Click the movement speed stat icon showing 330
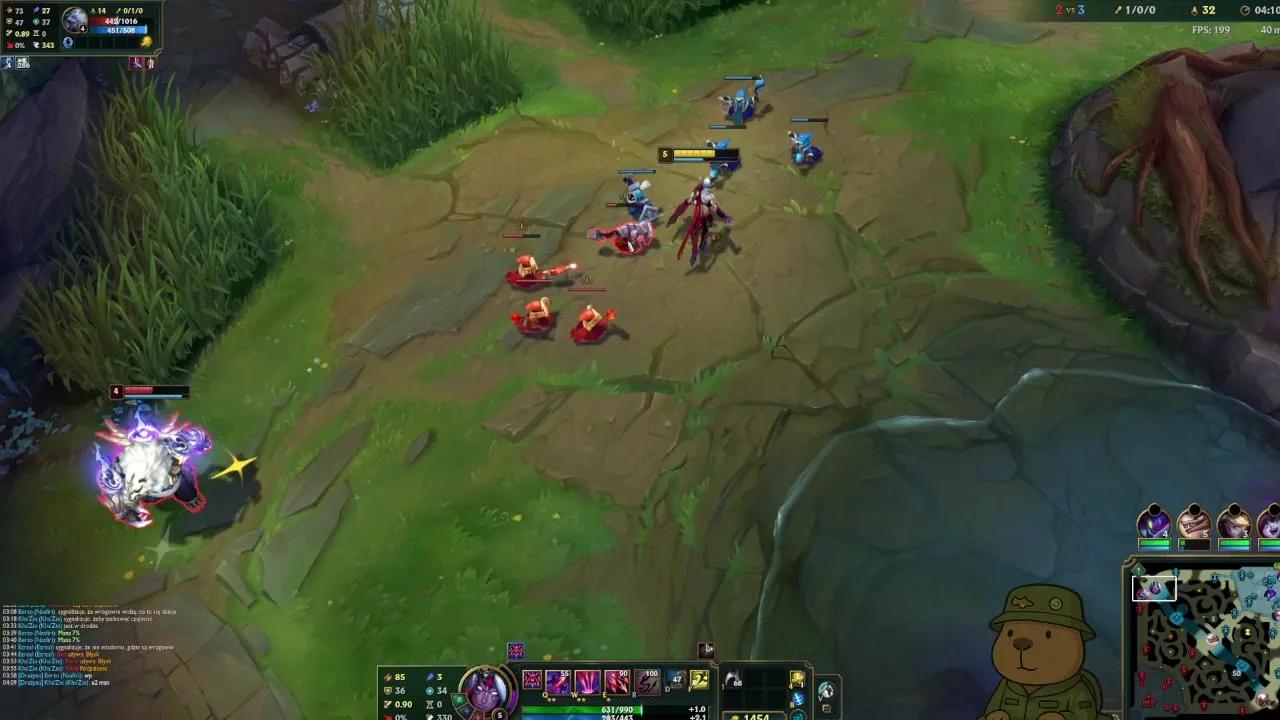1280x720 pixels. [429, 714]
